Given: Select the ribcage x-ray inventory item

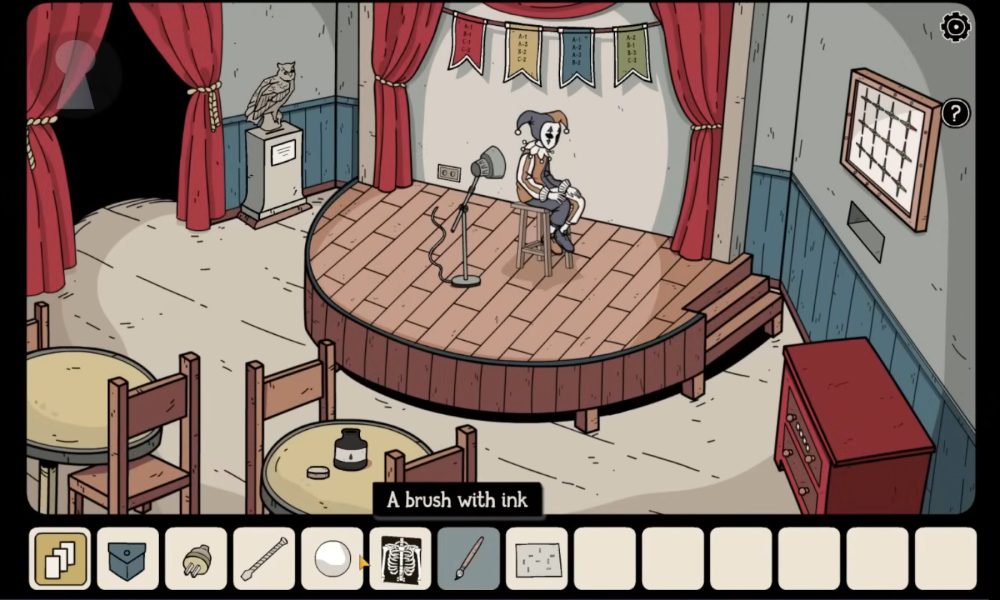Looking at the screenshot, I should [400, 558].
